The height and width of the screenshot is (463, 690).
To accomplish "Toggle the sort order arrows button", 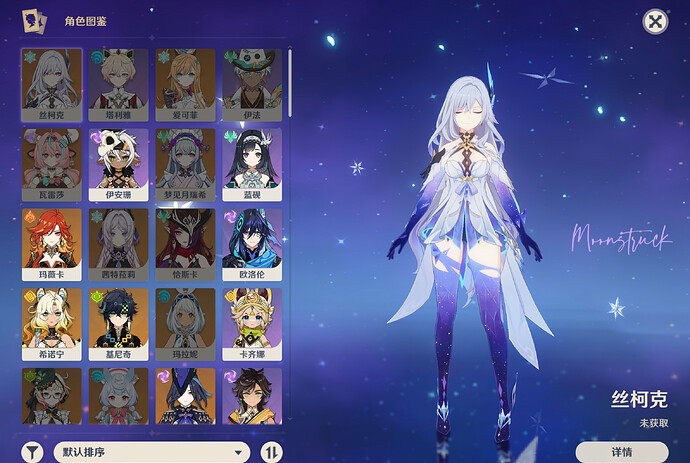I will [271, 452].
